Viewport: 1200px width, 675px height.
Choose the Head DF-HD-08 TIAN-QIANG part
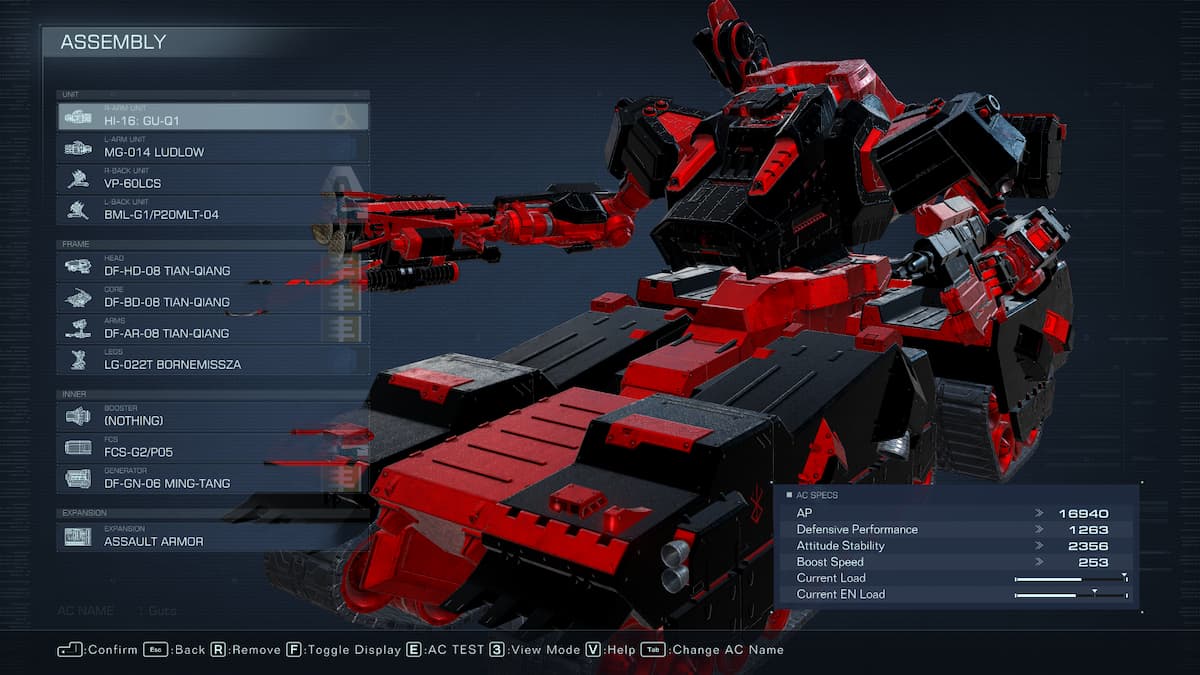pyautogui.click(x=212, y=266)
